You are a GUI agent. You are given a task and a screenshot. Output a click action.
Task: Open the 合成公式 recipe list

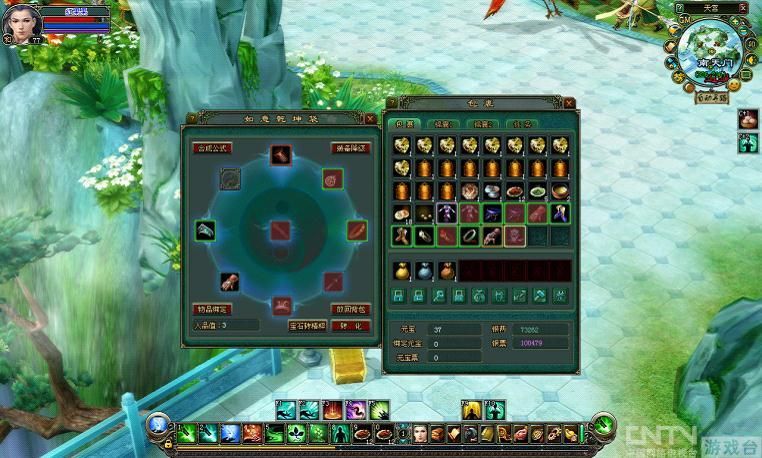click(x=211, y=147)
